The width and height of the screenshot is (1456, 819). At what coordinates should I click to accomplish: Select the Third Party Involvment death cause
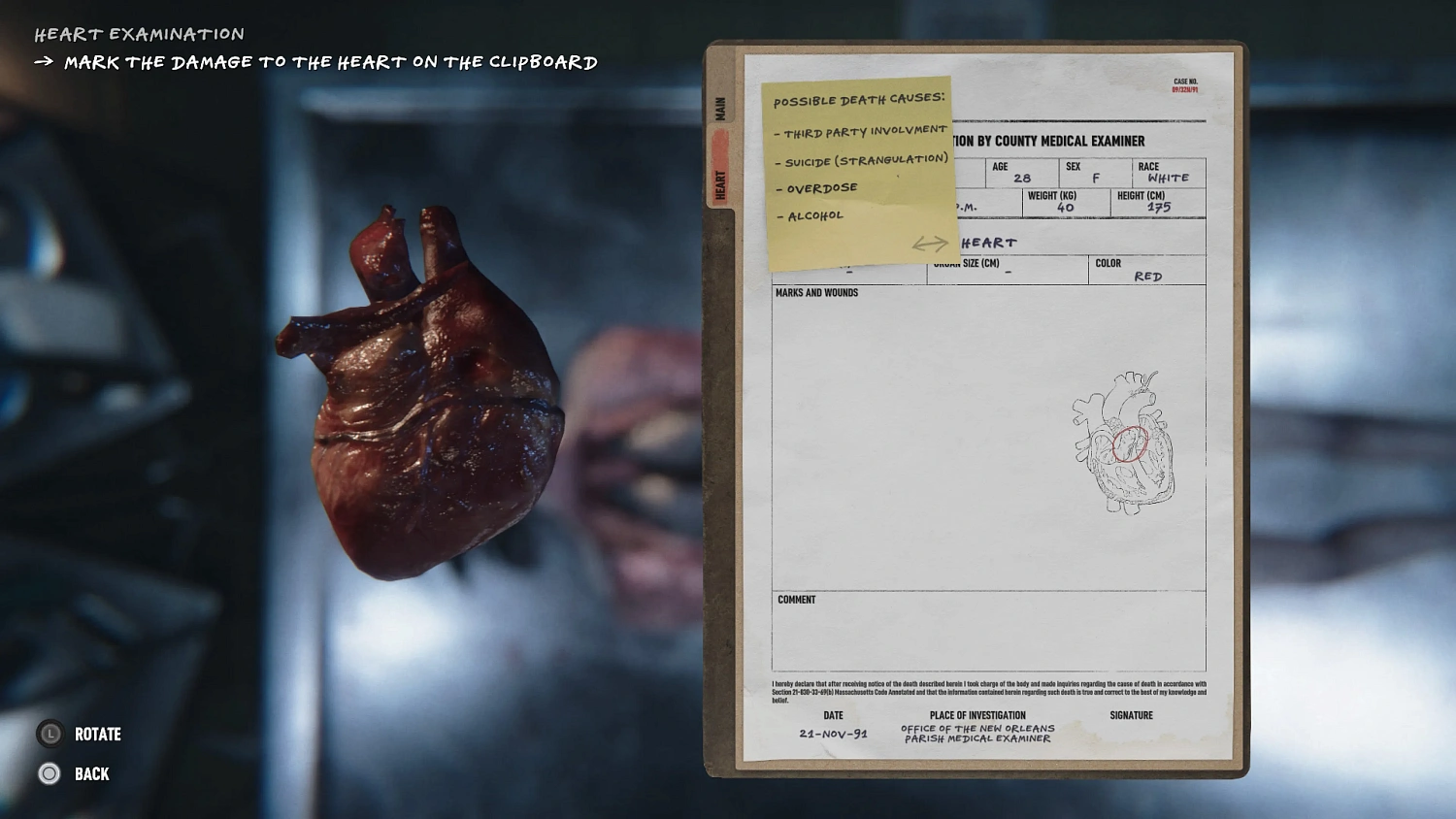coord(861,130)
